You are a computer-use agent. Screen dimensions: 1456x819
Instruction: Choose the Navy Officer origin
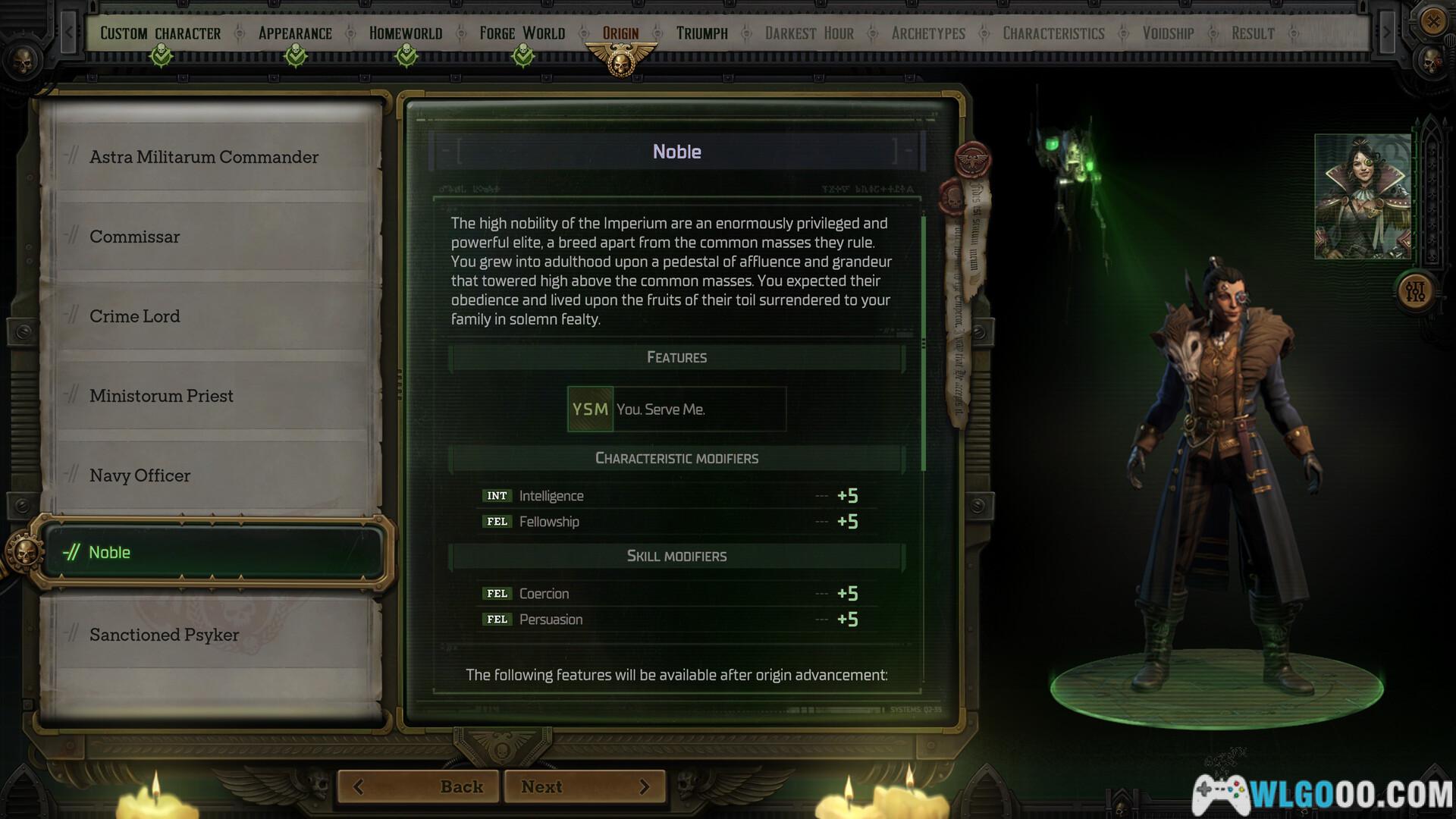click(140, 475)
